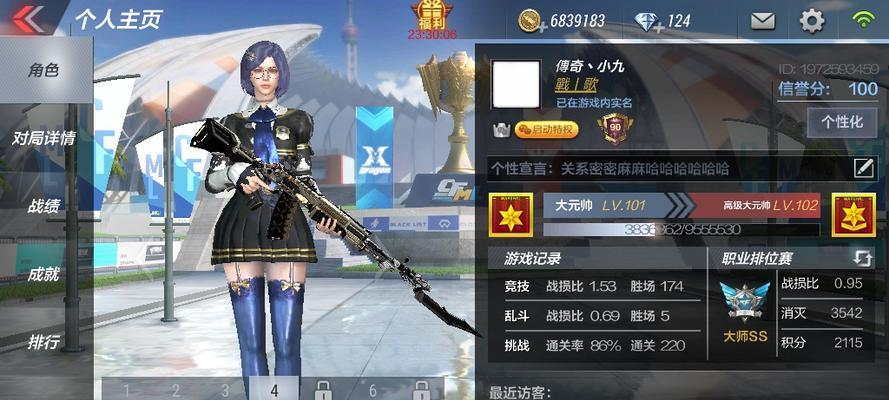Open the 排行 tab
This screenshot has height=400, width=889.
click(44, 341)
